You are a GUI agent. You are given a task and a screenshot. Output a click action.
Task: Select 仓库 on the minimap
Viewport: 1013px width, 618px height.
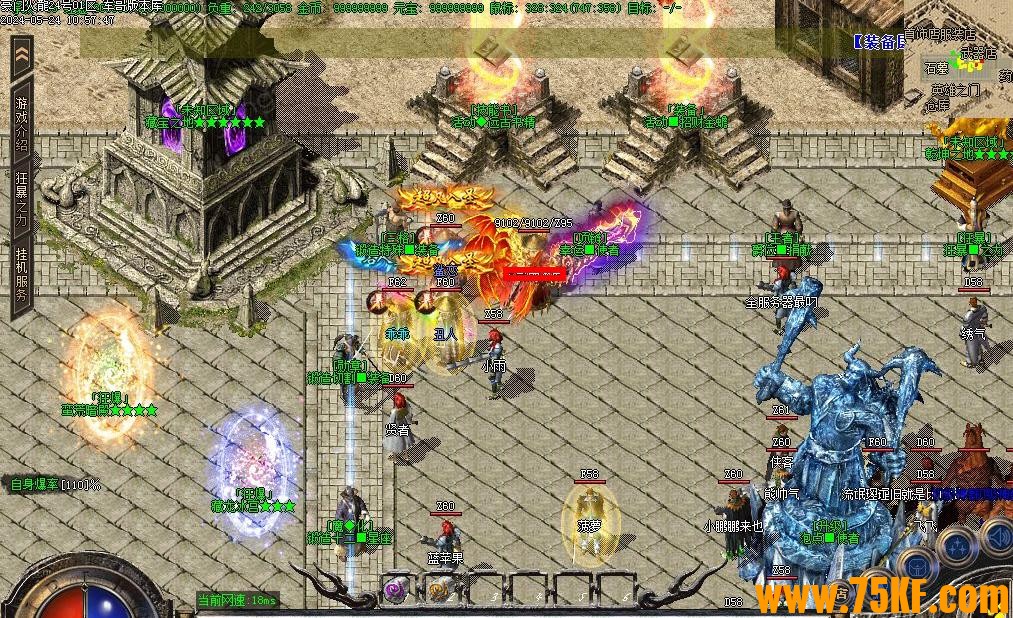(937, 105)
